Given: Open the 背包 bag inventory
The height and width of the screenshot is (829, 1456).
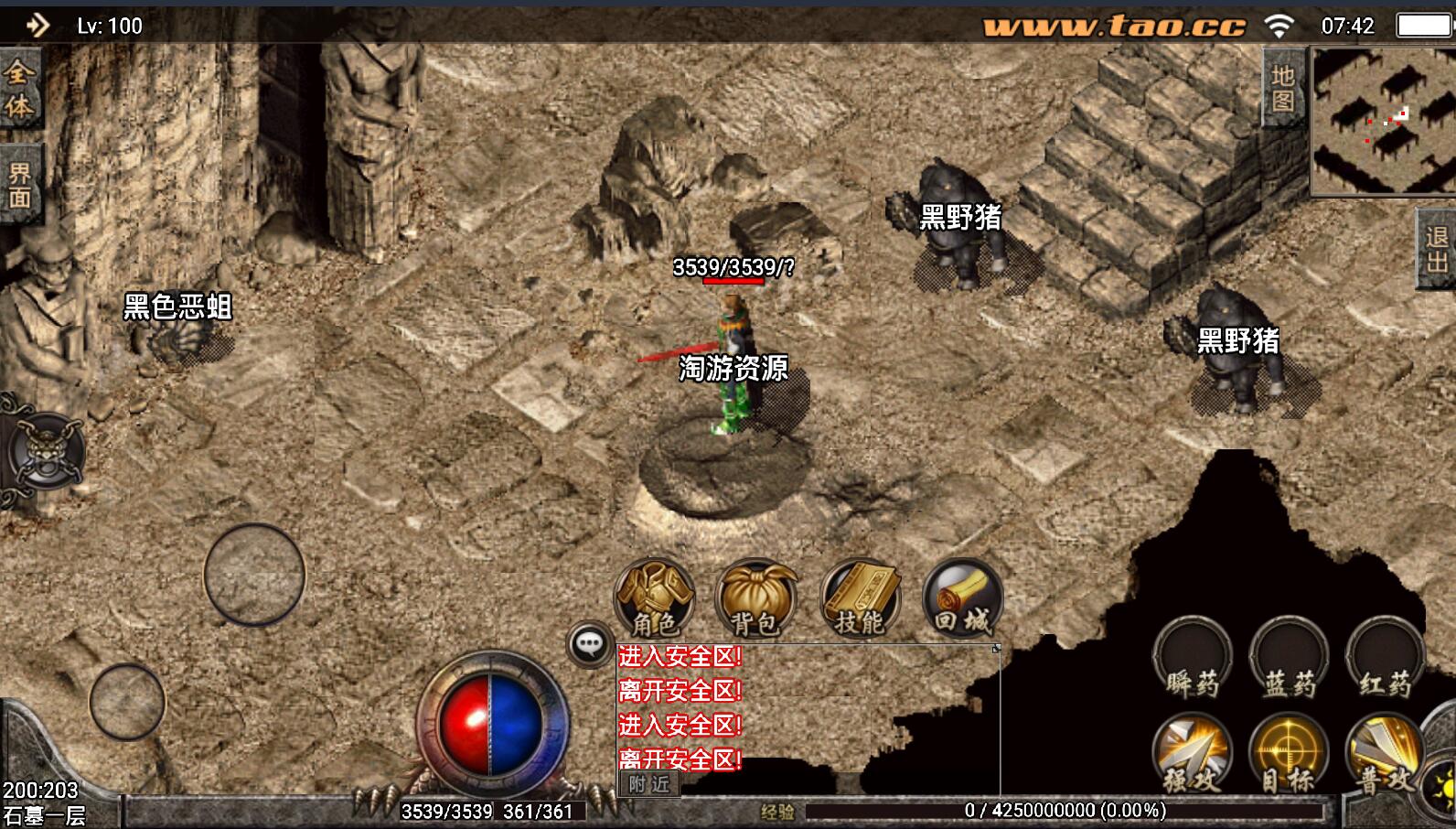Looking at the screenshot, I should click(x=755, y=598).
